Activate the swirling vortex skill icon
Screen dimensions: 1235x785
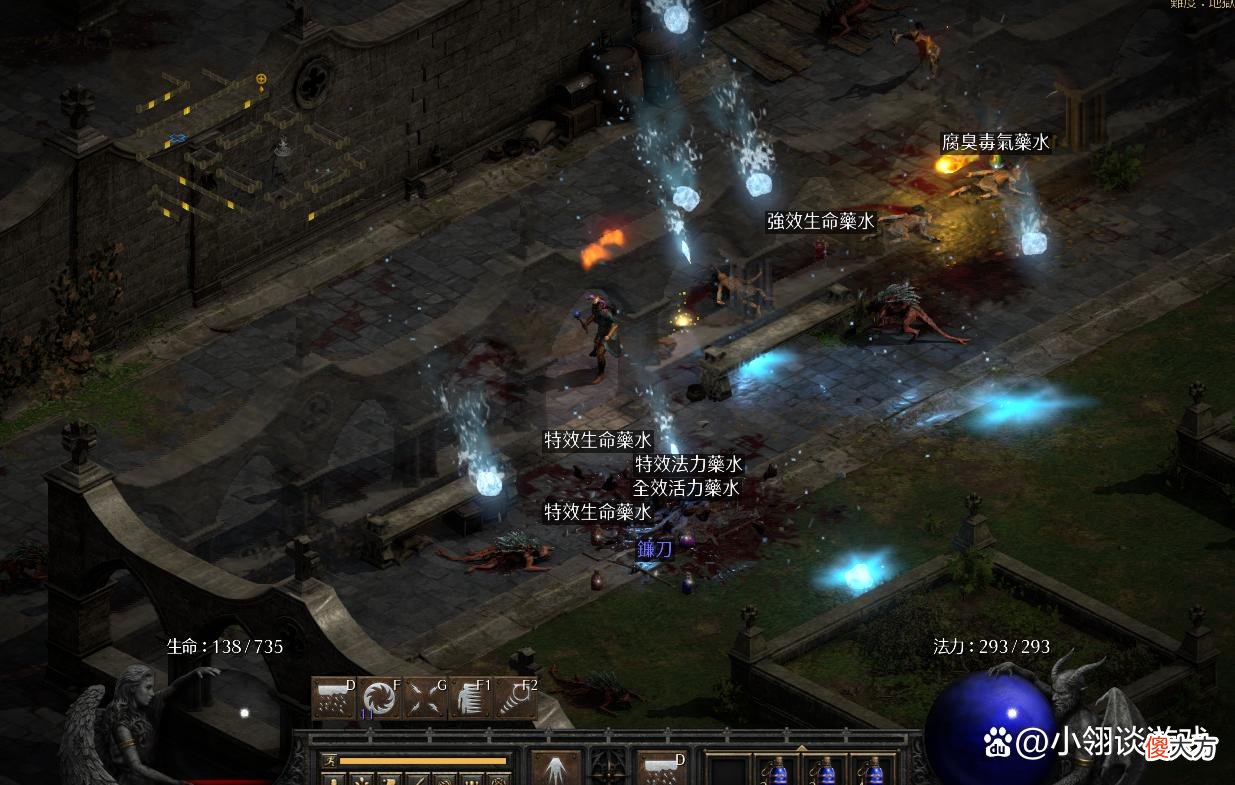tap(380, 698)
